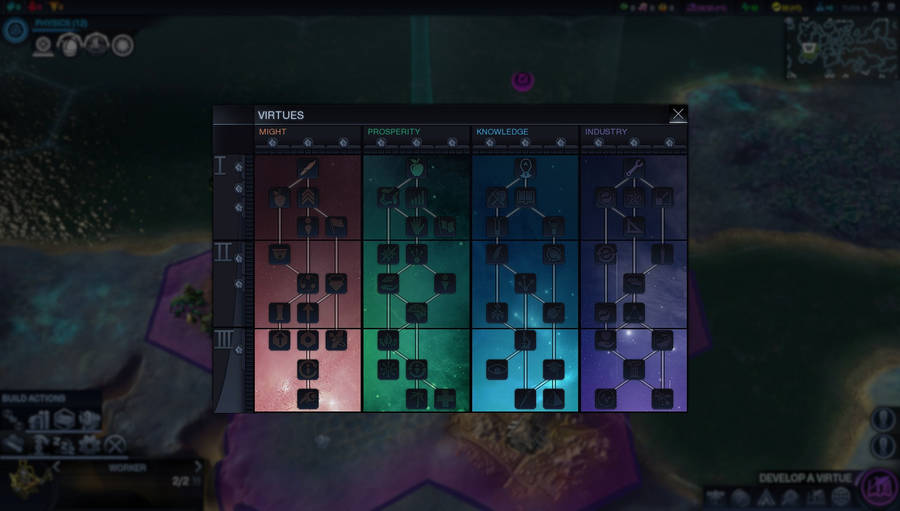Select the bar chart Prosperity virtue
900x511 pixels.
[417, 198]
